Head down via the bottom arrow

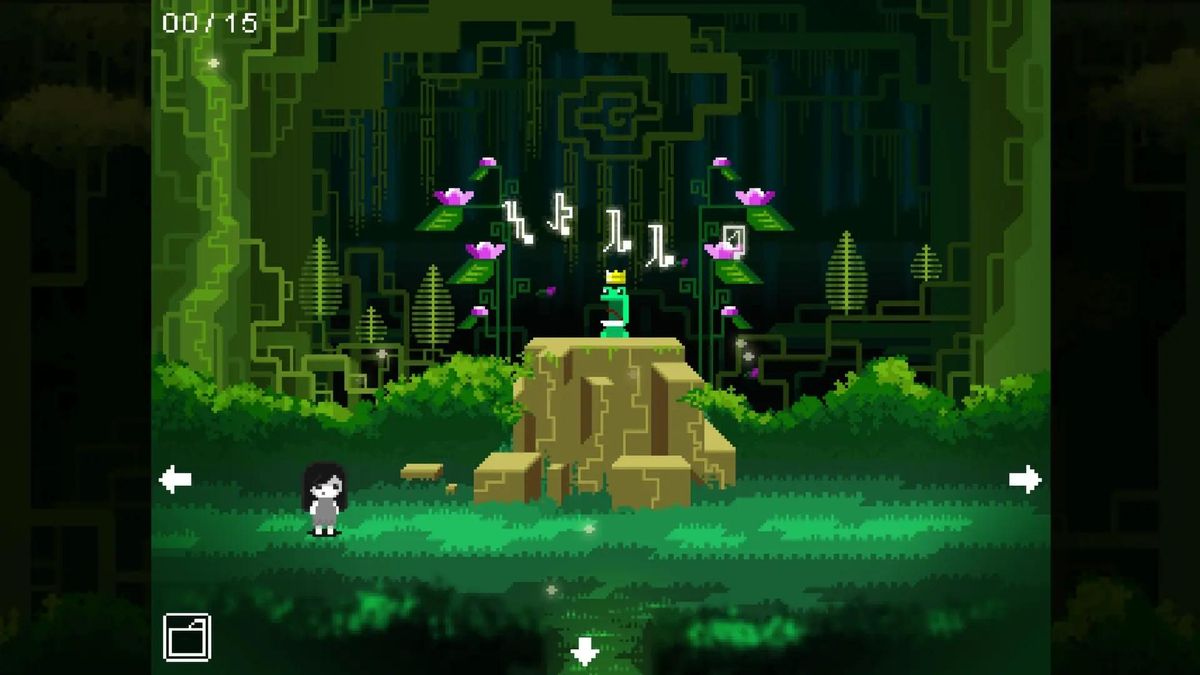584,653
